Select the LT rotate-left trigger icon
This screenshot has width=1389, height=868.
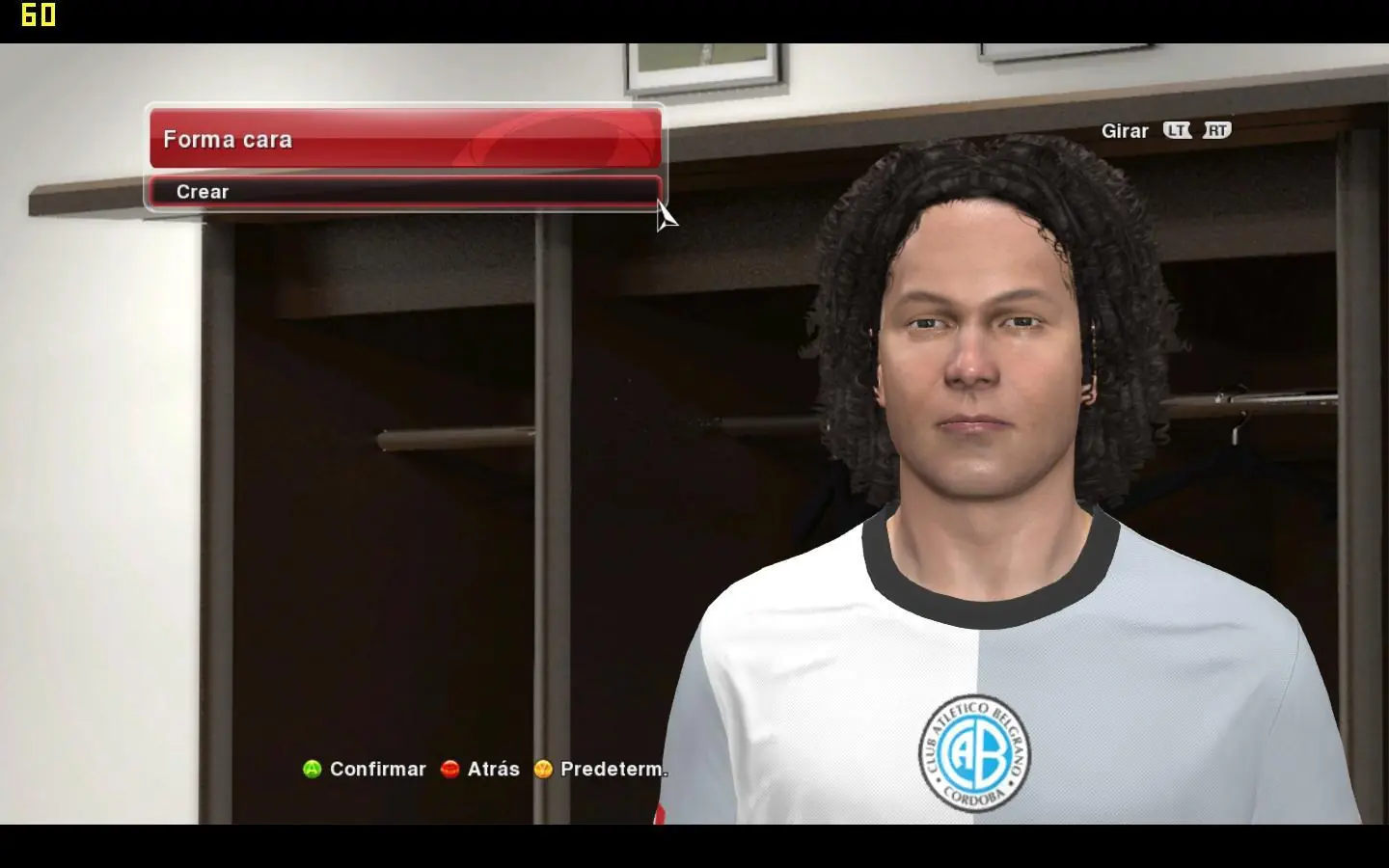tap(1177, 130)
